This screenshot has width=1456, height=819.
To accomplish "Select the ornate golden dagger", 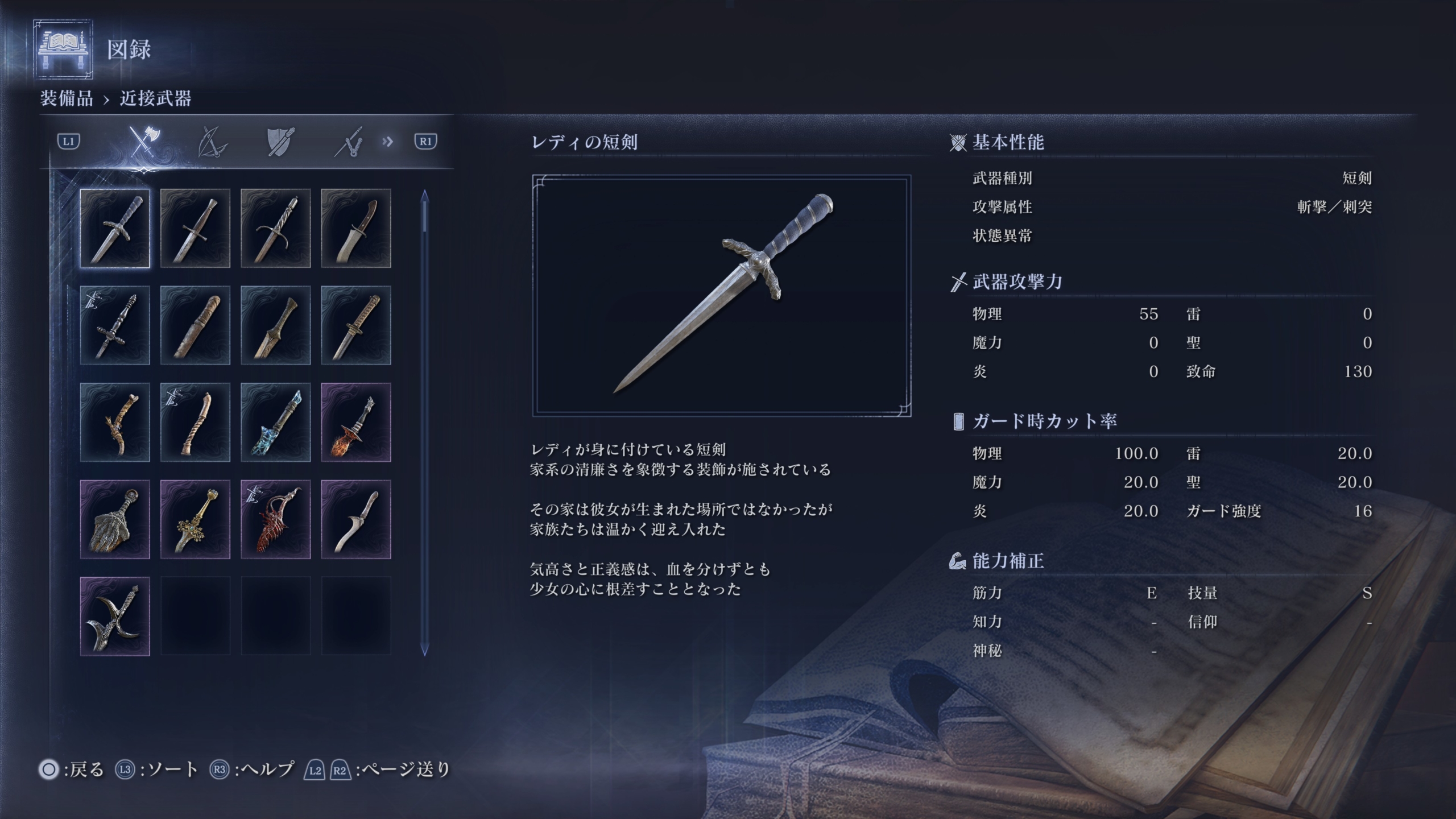I will point(195,520).
